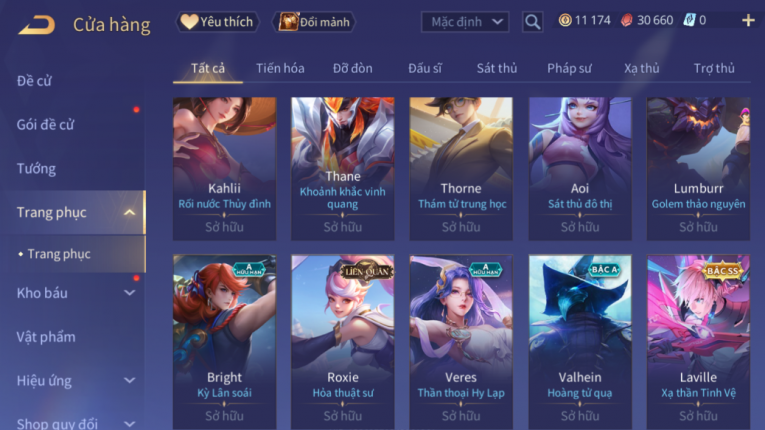Go to the Tướng heroes section

(36, 168)
